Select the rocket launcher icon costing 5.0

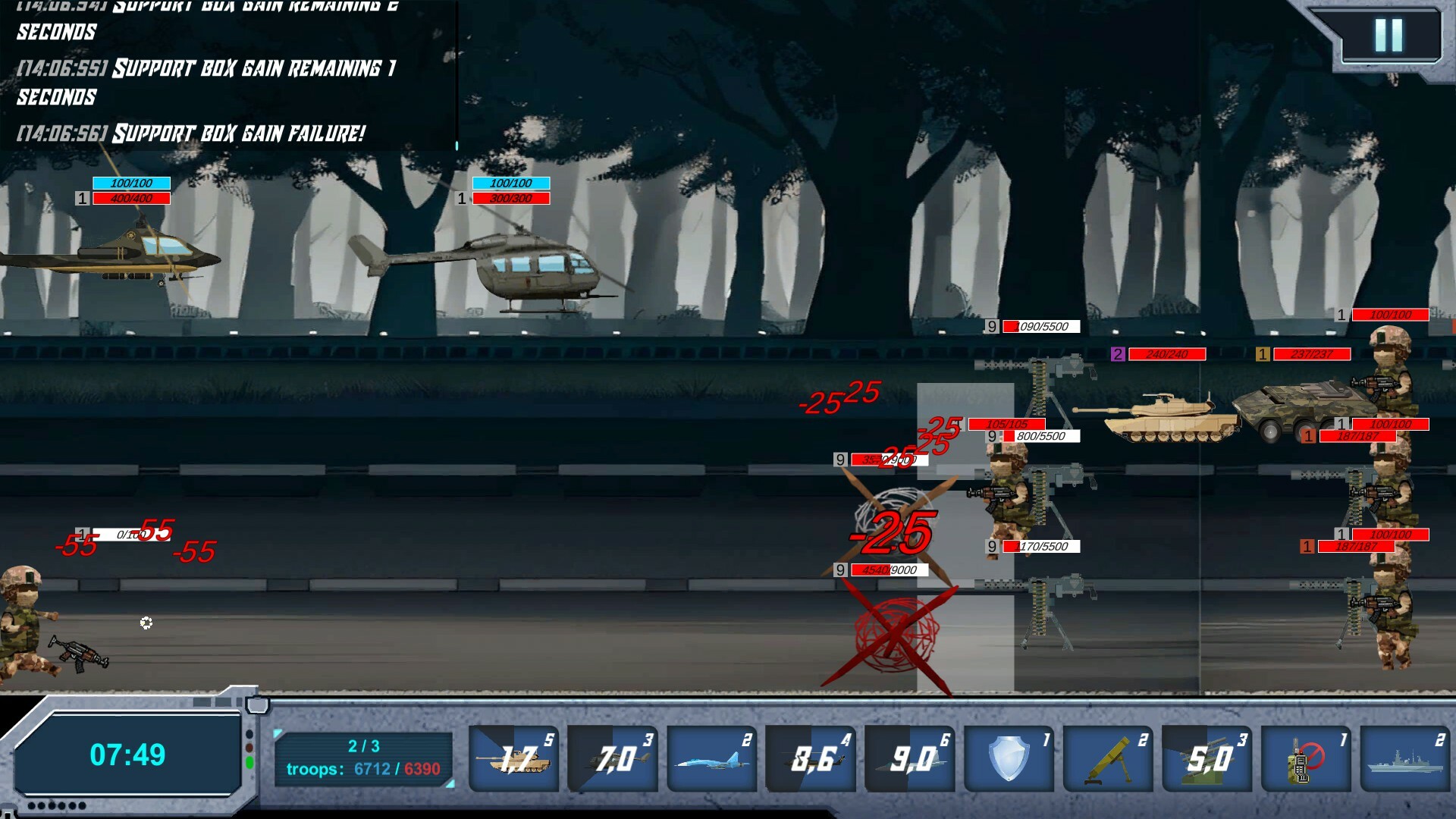pyautogui.click(x=1206, y=757)
